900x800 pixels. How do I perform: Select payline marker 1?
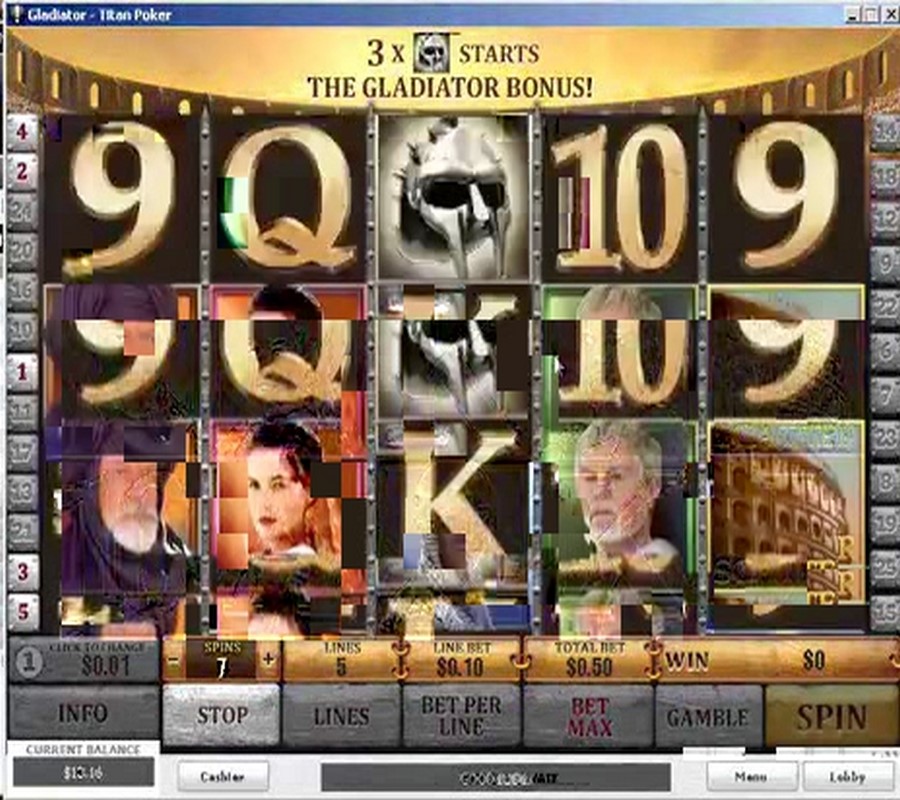(x=22, y=372)
